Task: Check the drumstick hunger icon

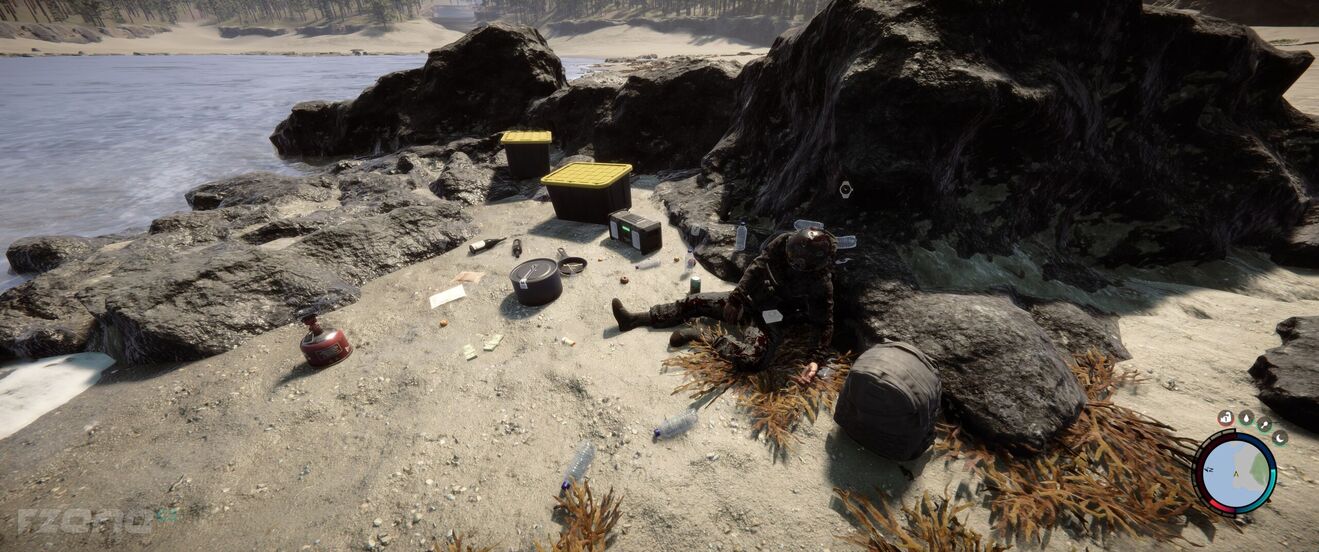Action: (x=1263, y=424)
